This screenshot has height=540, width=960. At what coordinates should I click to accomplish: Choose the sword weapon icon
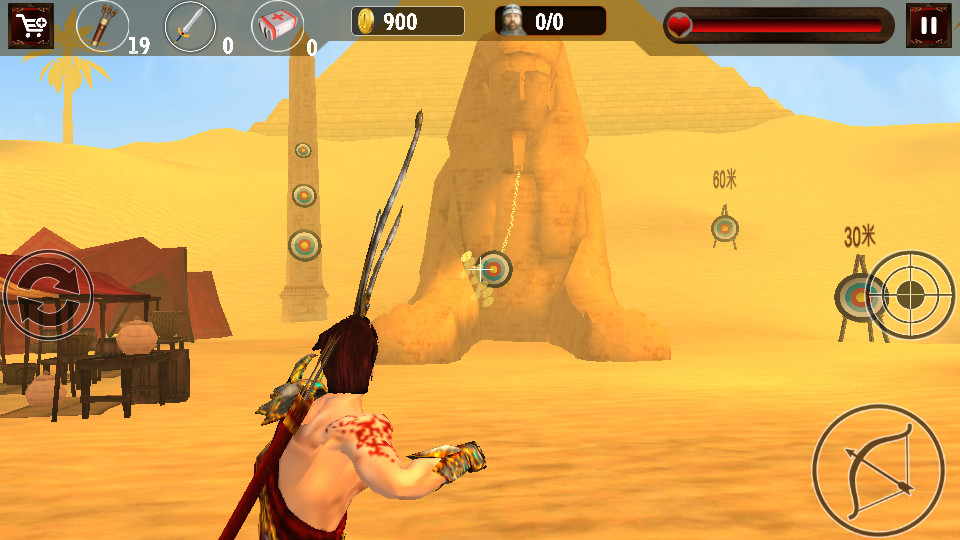pyautogui.click(x=189, y=26)
